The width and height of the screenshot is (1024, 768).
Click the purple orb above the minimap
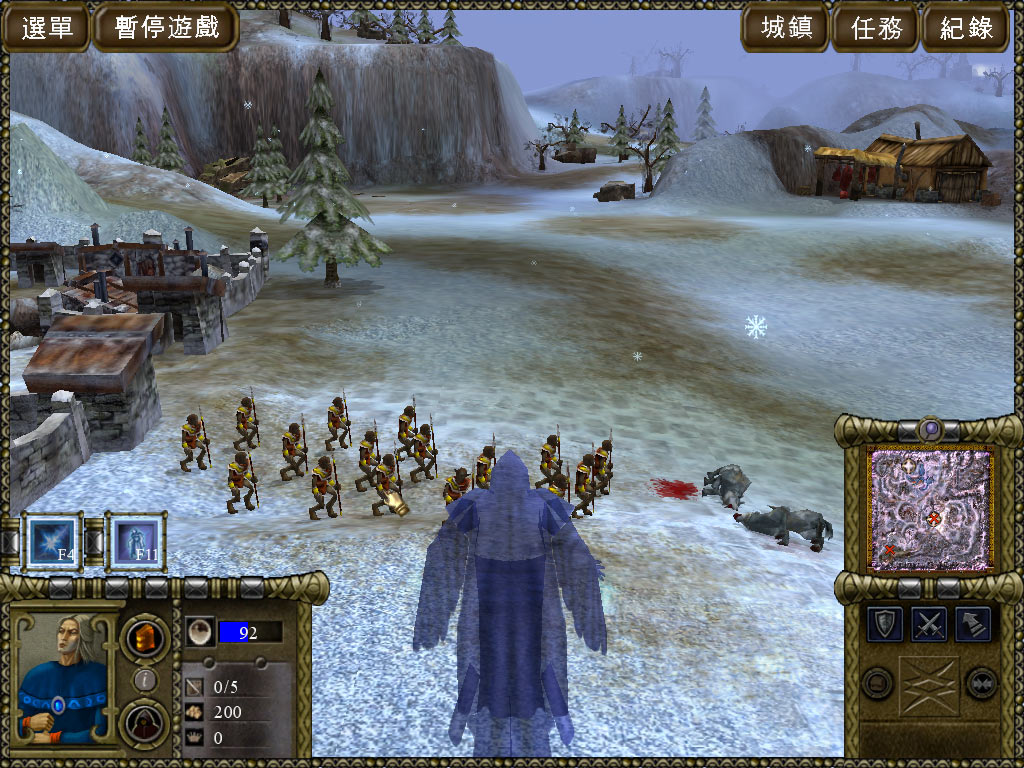(930, 429)
